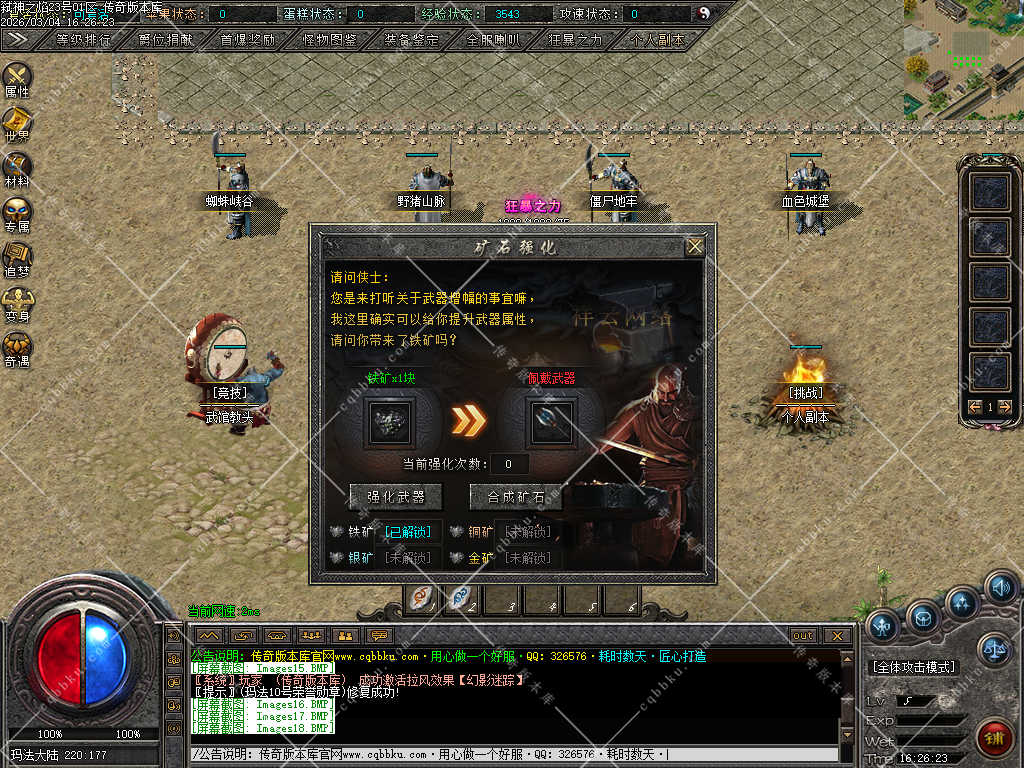Select the equipped weapon axe slot
Image resolution: width=1024 pixels, height=768 pixels.
pos(553,422)
